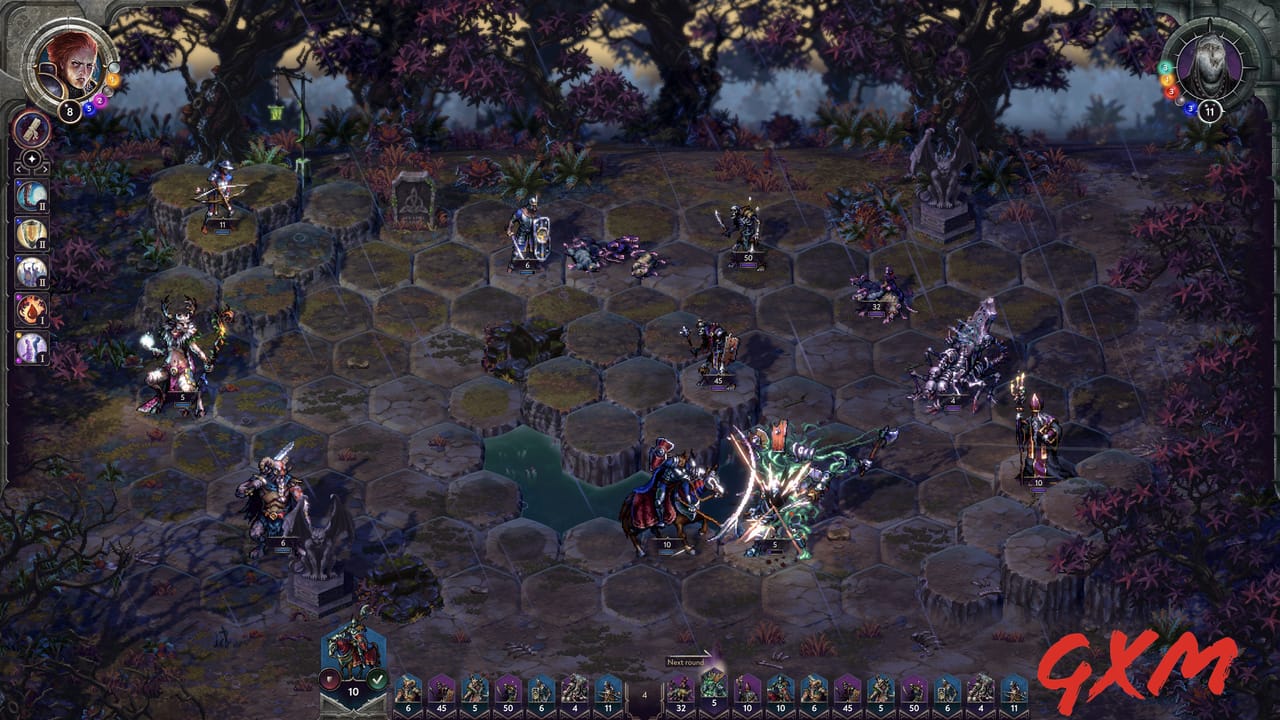Screen dimensions: 1280x720
Task: Select the Next round marker in the turn bar
Action: click(x=686, y=662)
